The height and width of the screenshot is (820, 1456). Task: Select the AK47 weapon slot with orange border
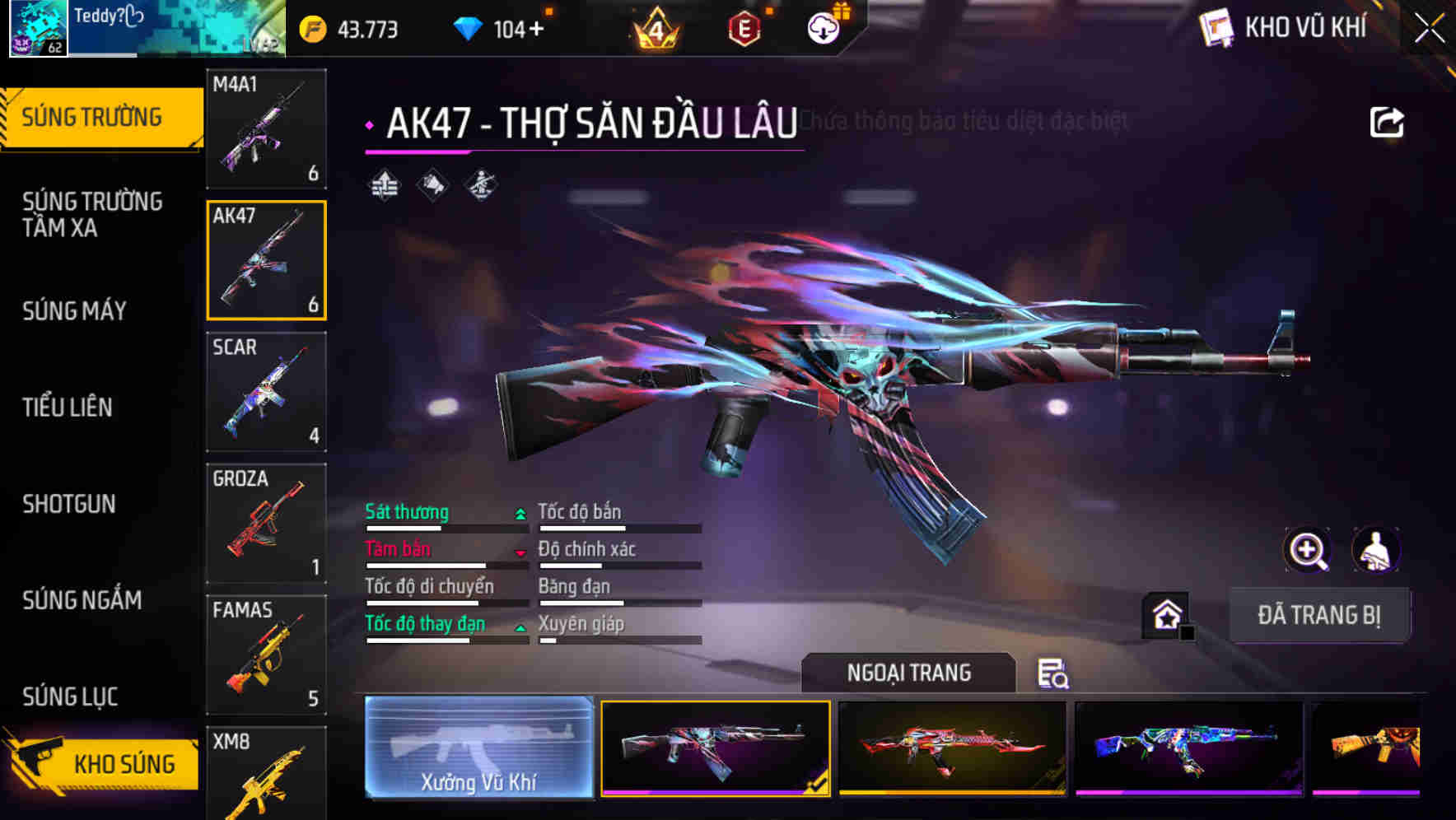point(266,259)
